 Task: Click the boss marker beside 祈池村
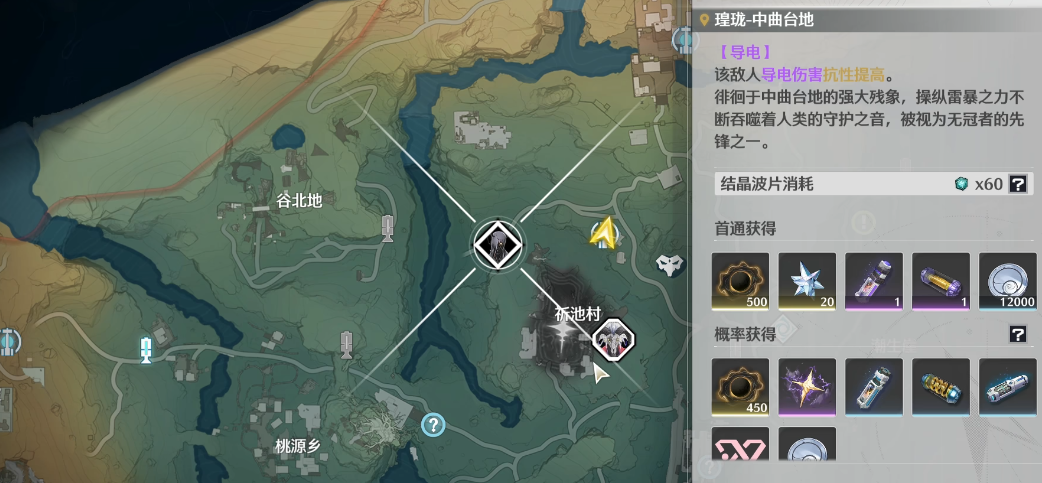pyautogui.click(x=613, y=340)
